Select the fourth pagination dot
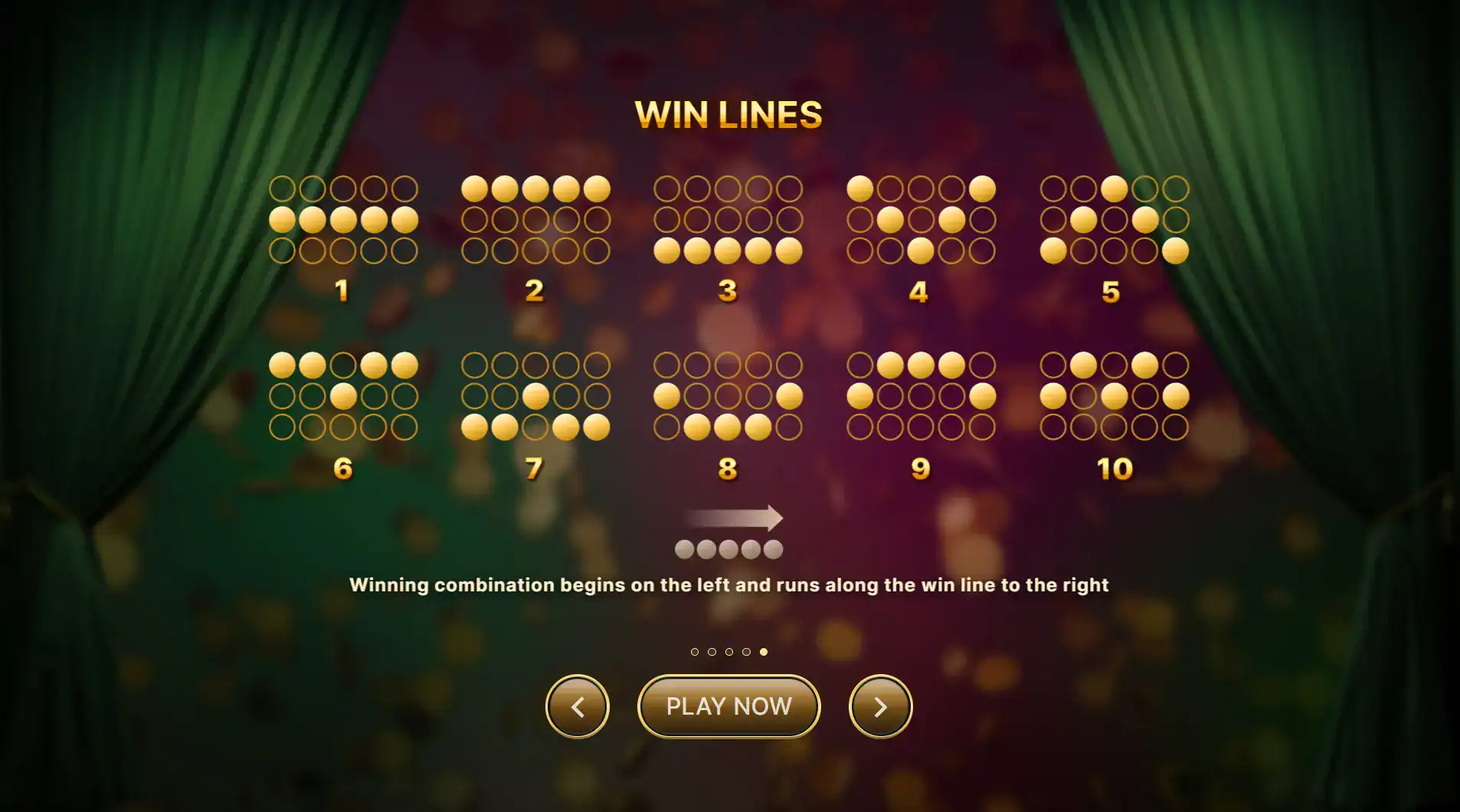The width and height of the screenshot is (1460, 812). pos(746,652)
